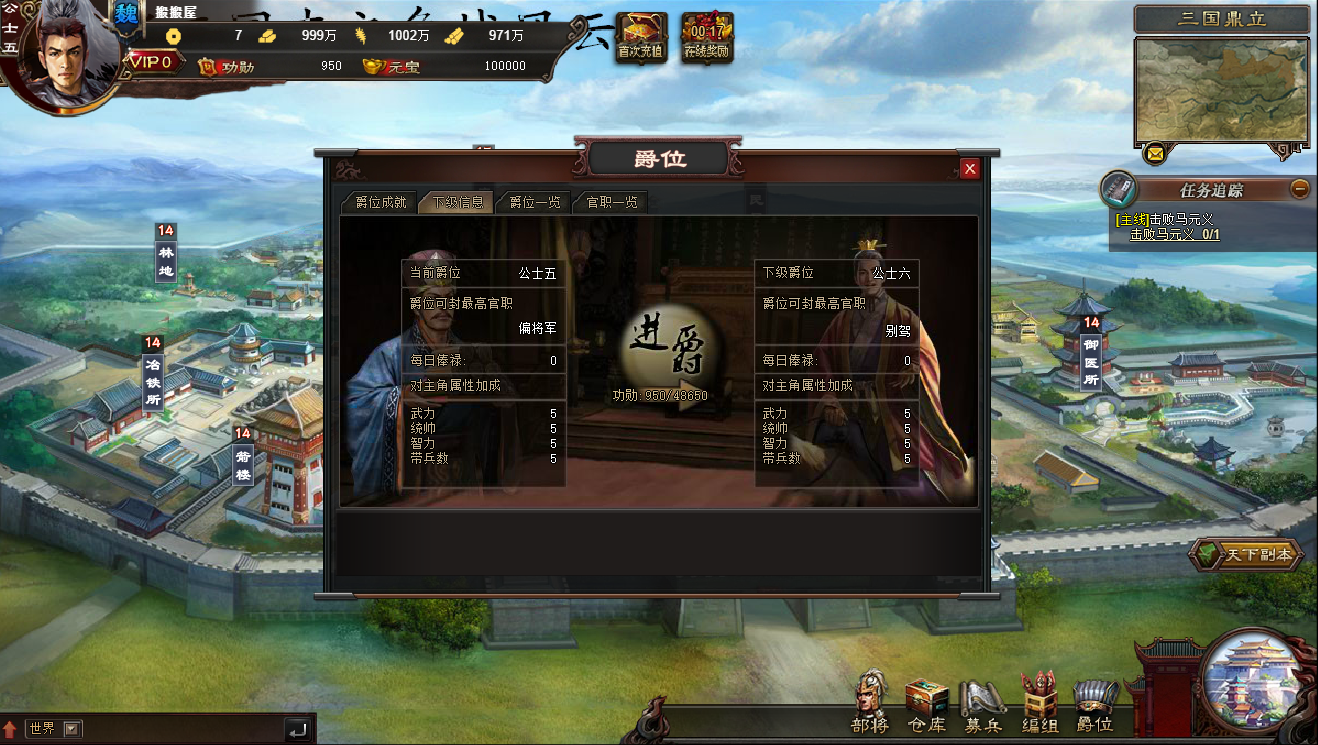
Task: Enter the 天下副本 dungeon
Action: [1246, 554]
